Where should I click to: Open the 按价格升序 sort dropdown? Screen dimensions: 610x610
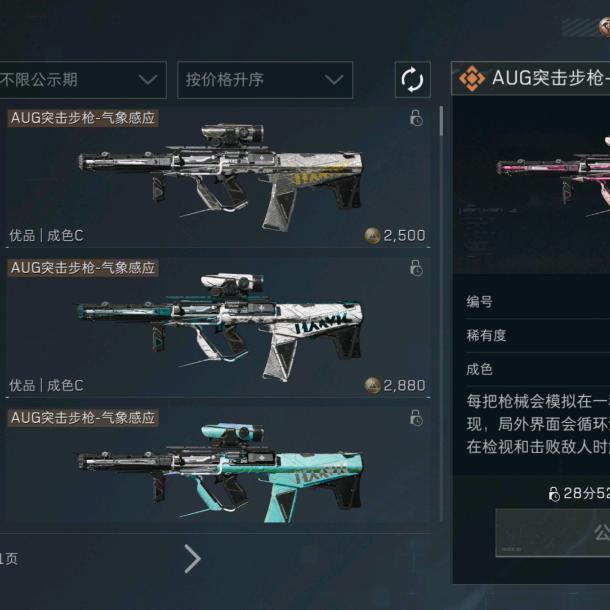point(265,80)
